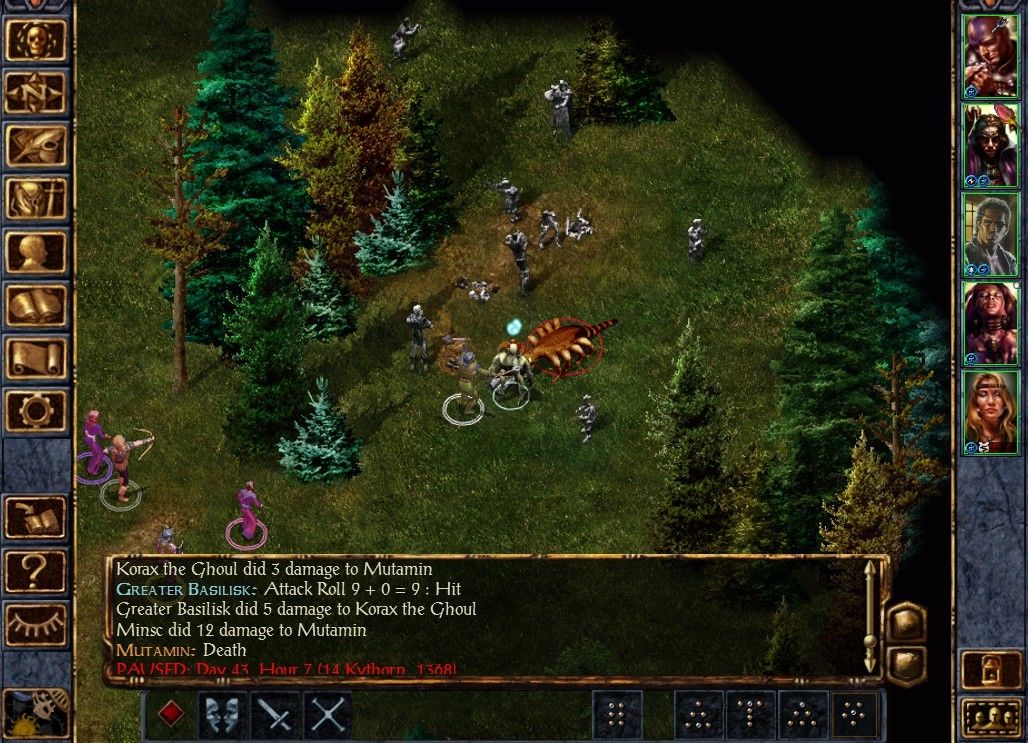Select the top party portrait with sunglasses
Screen dimensions: 1028x743
(x=990, y=56)
